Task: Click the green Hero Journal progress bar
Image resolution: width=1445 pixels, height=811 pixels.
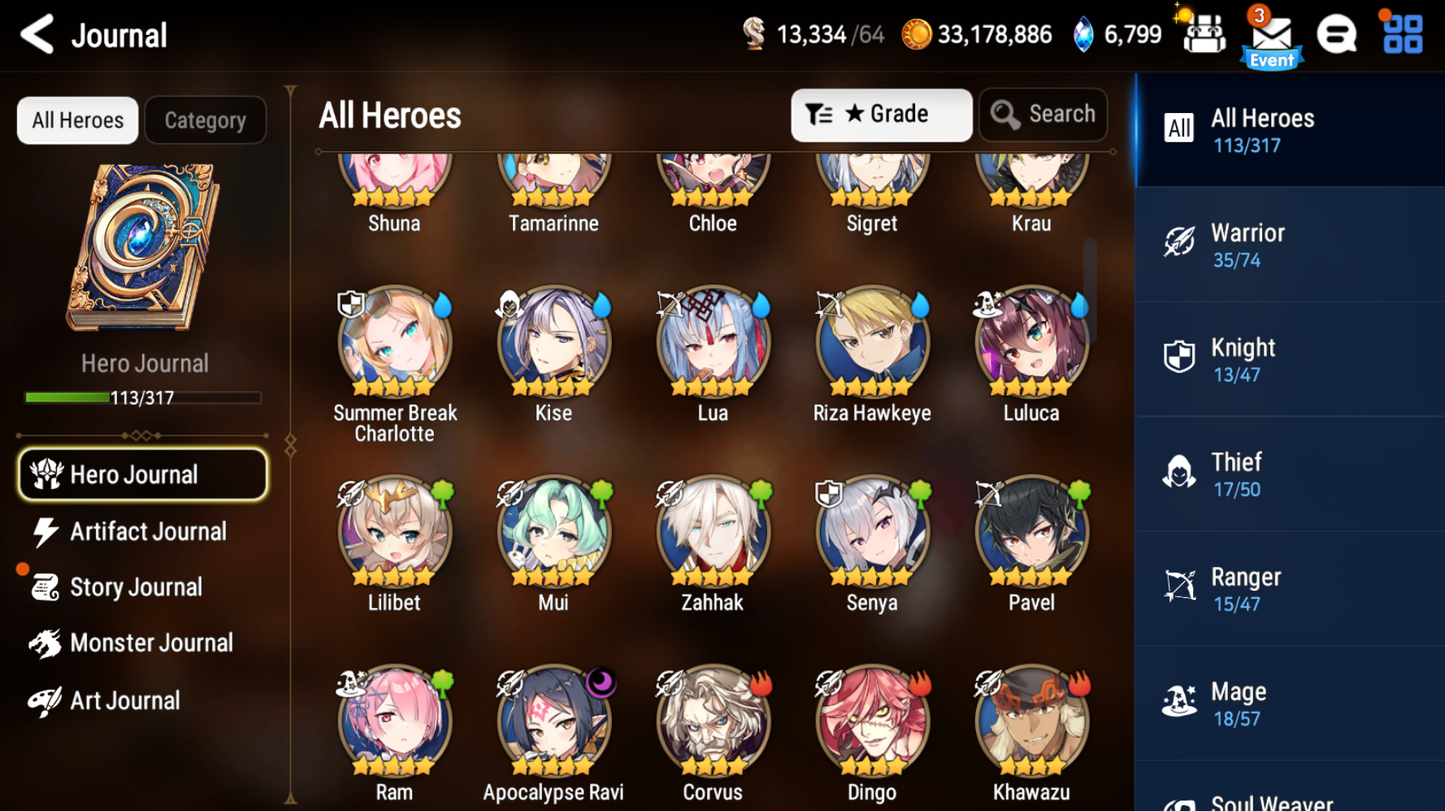Action: pyautogui.click(x=144, y=396)
